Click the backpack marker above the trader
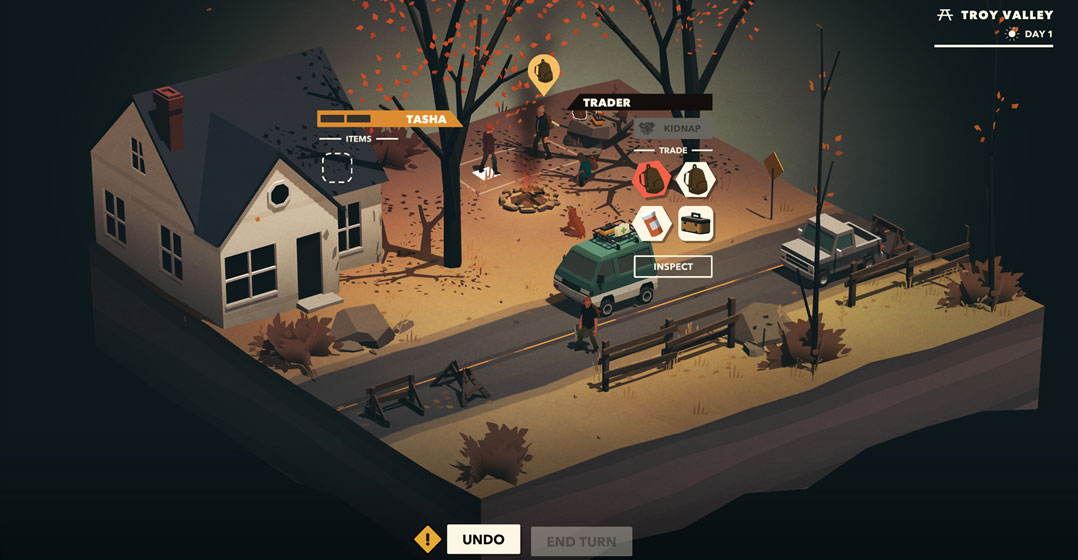 pos(543,72)
